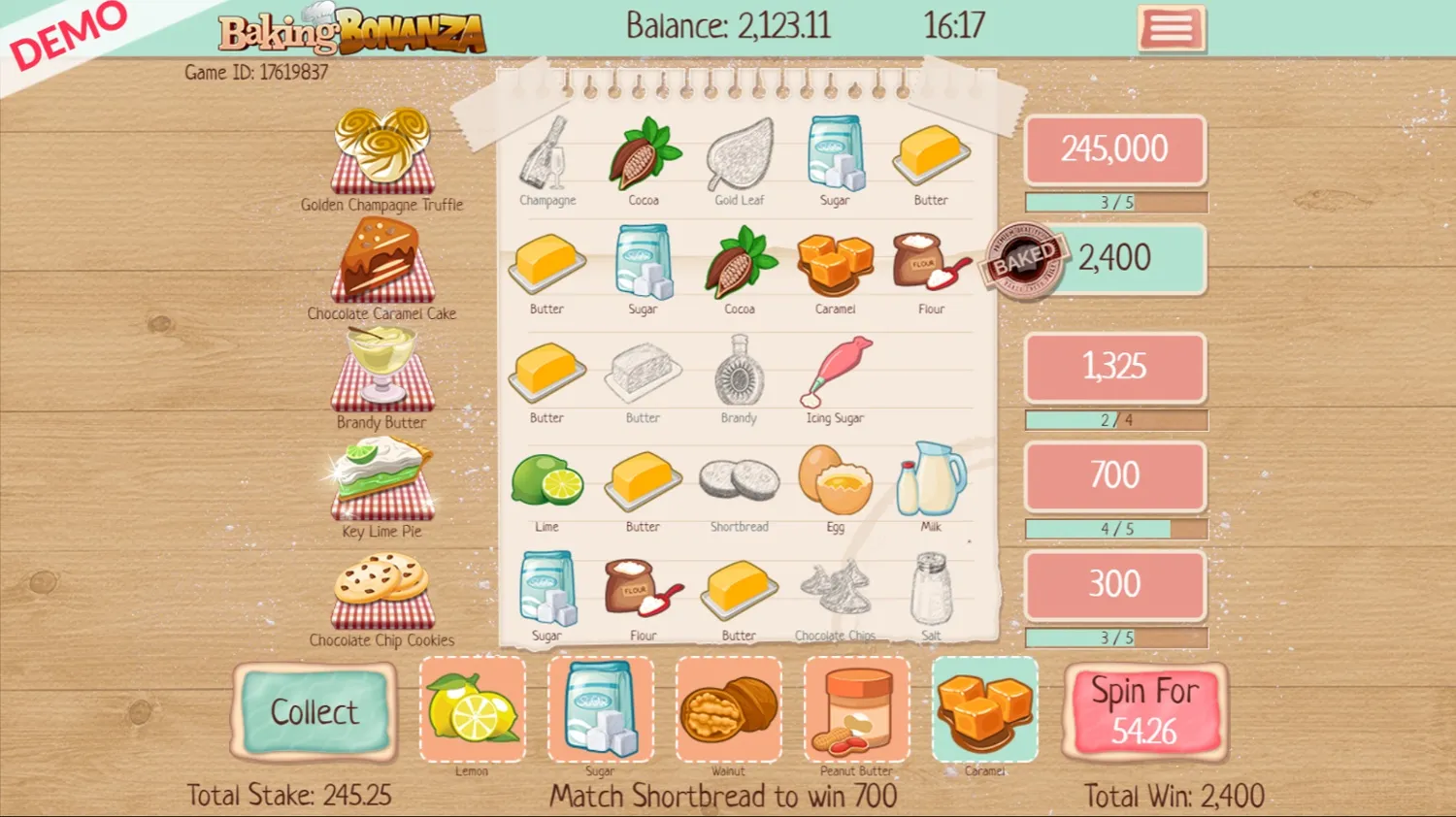Click the Peanut Butter ingredient icon

click(x=857, y=708)
